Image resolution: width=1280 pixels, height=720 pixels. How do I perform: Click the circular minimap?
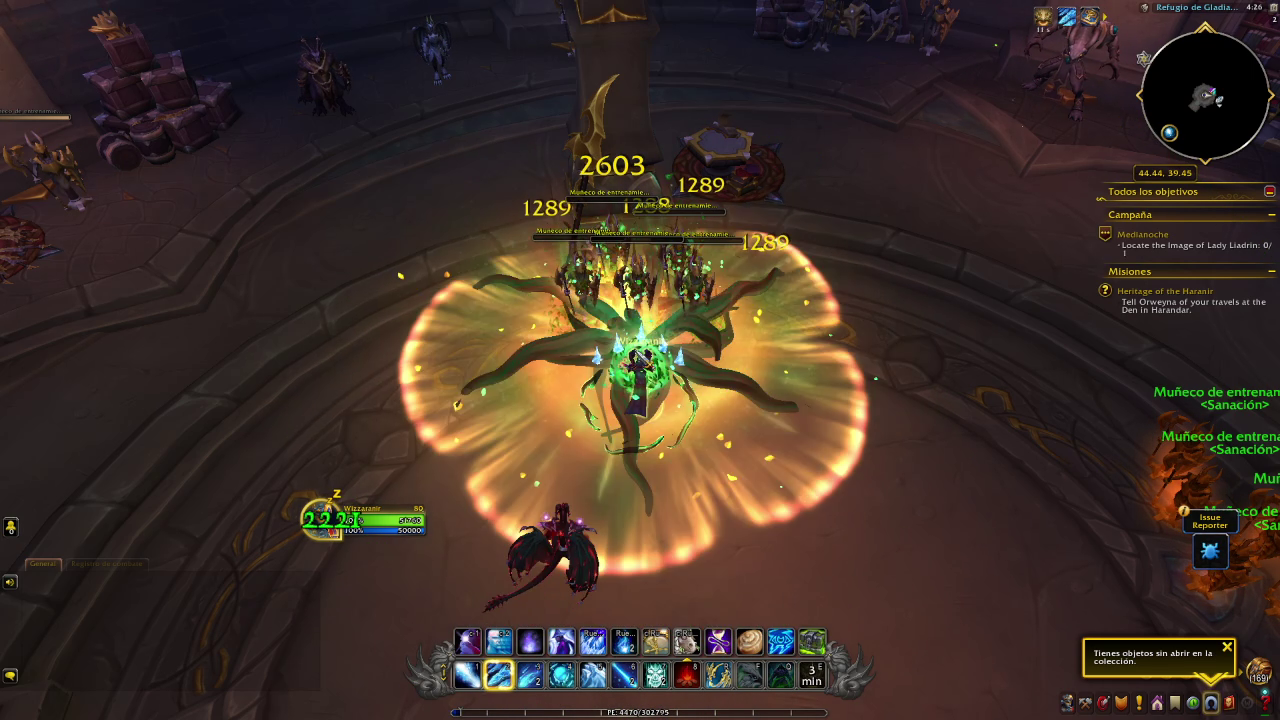click(x=1204, y=97)
